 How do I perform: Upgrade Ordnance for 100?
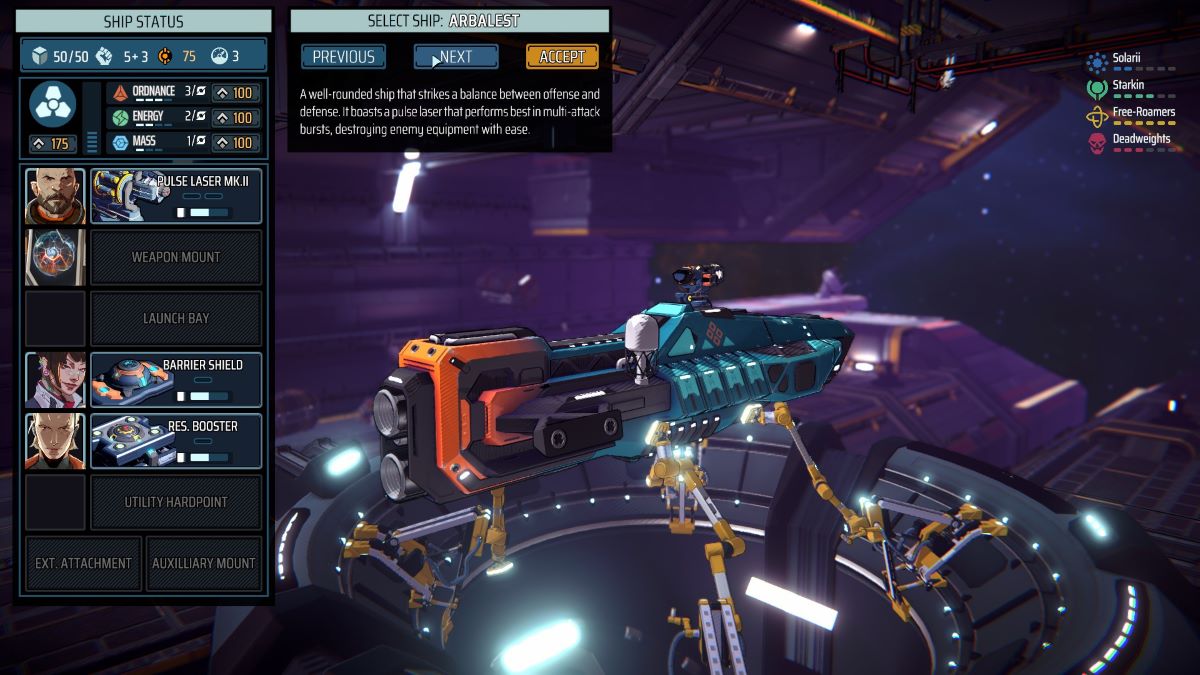pos(234,93)
